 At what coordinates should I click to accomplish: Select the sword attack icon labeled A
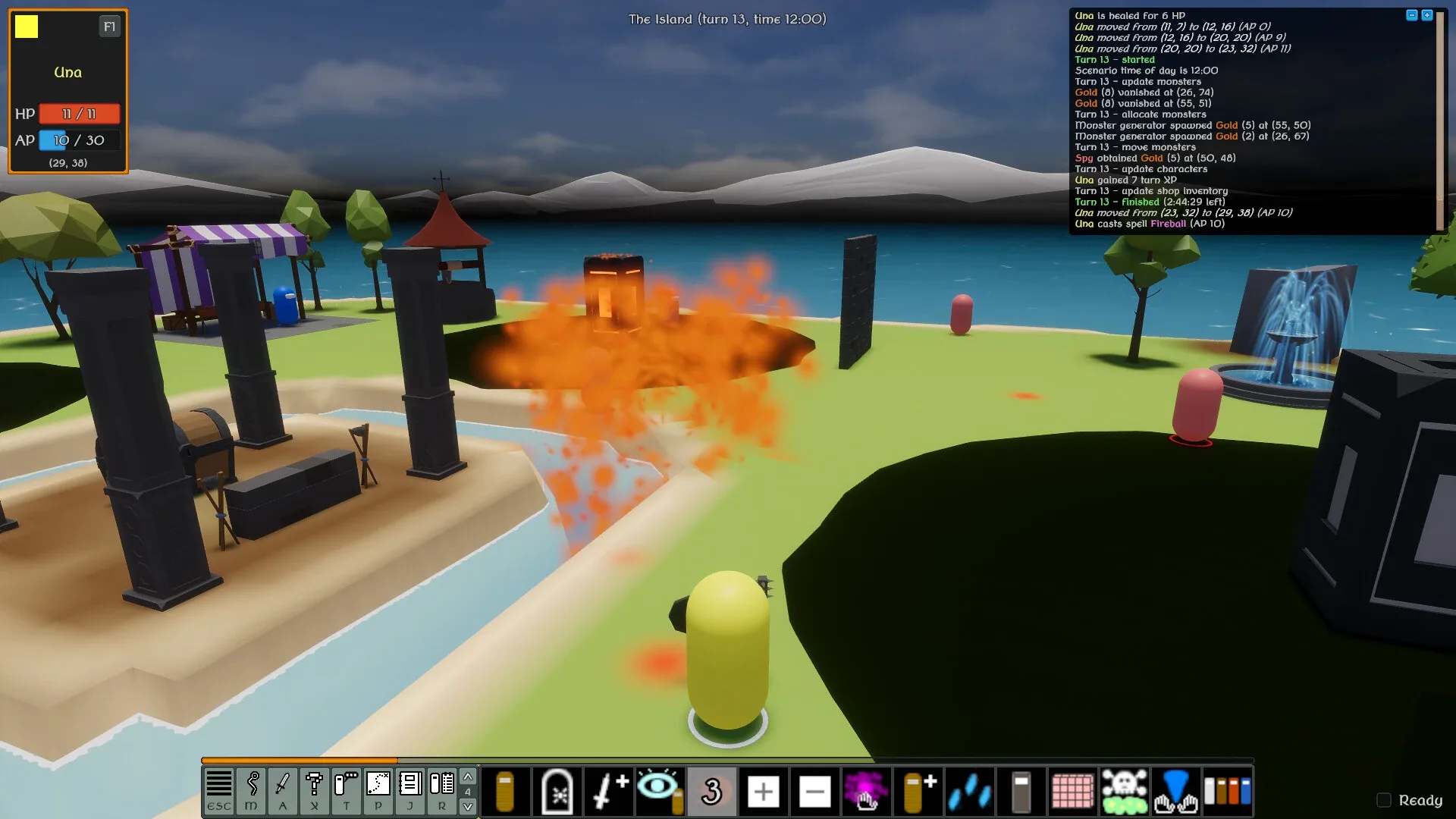[x=282, y=791]
